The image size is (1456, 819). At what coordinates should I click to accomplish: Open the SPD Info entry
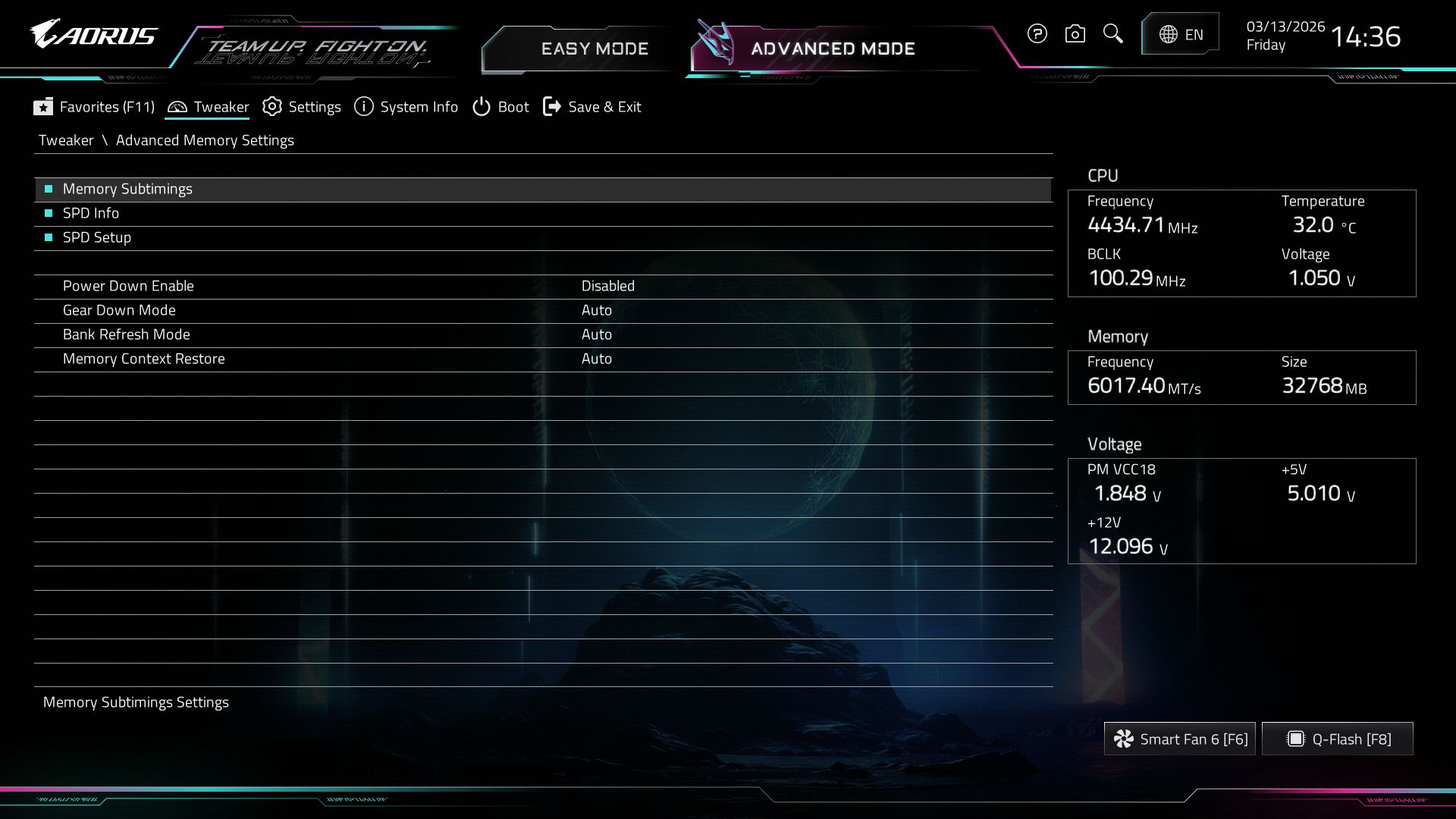click(x=91, y=213)
